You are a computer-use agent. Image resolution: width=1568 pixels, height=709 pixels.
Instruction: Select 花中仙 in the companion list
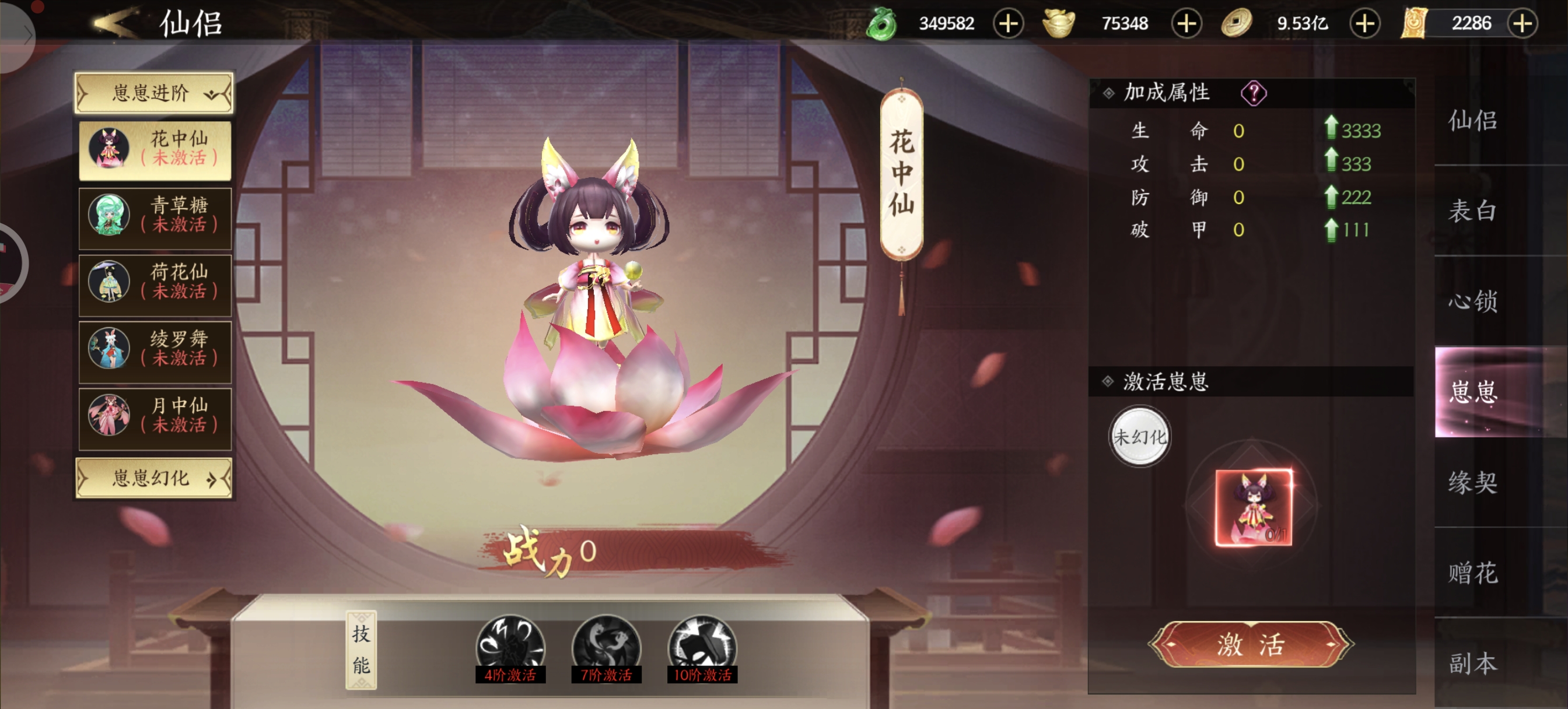pyautogui.click(x=155, y=149)
